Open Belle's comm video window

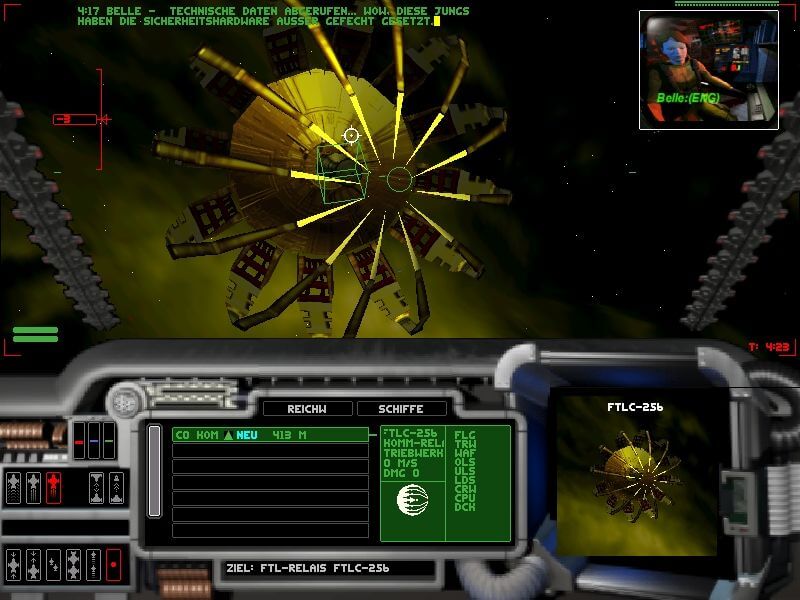[708, 69]
